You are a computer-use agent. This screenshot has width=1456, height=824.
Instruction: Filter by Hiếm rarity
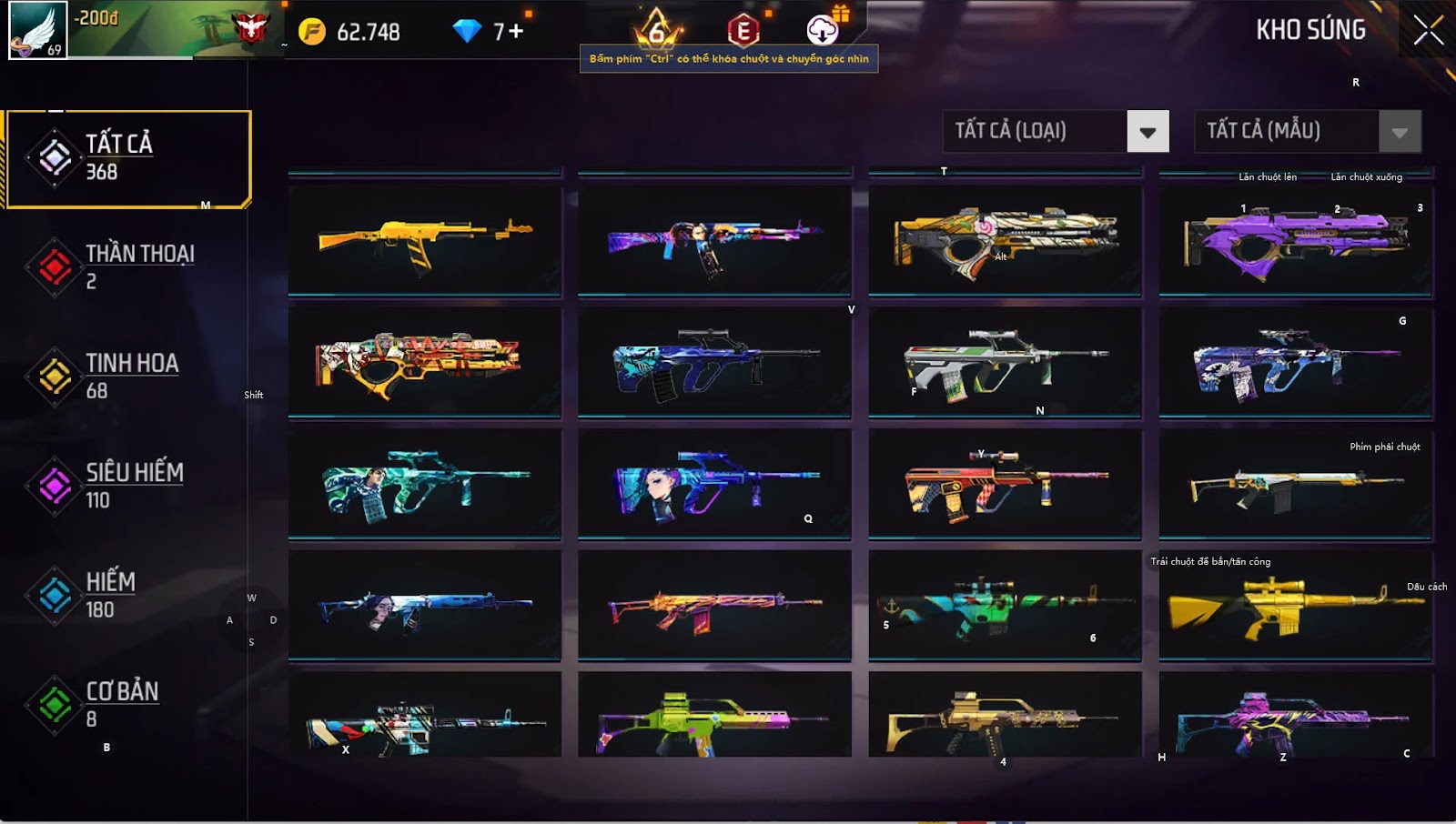point(127,595)
